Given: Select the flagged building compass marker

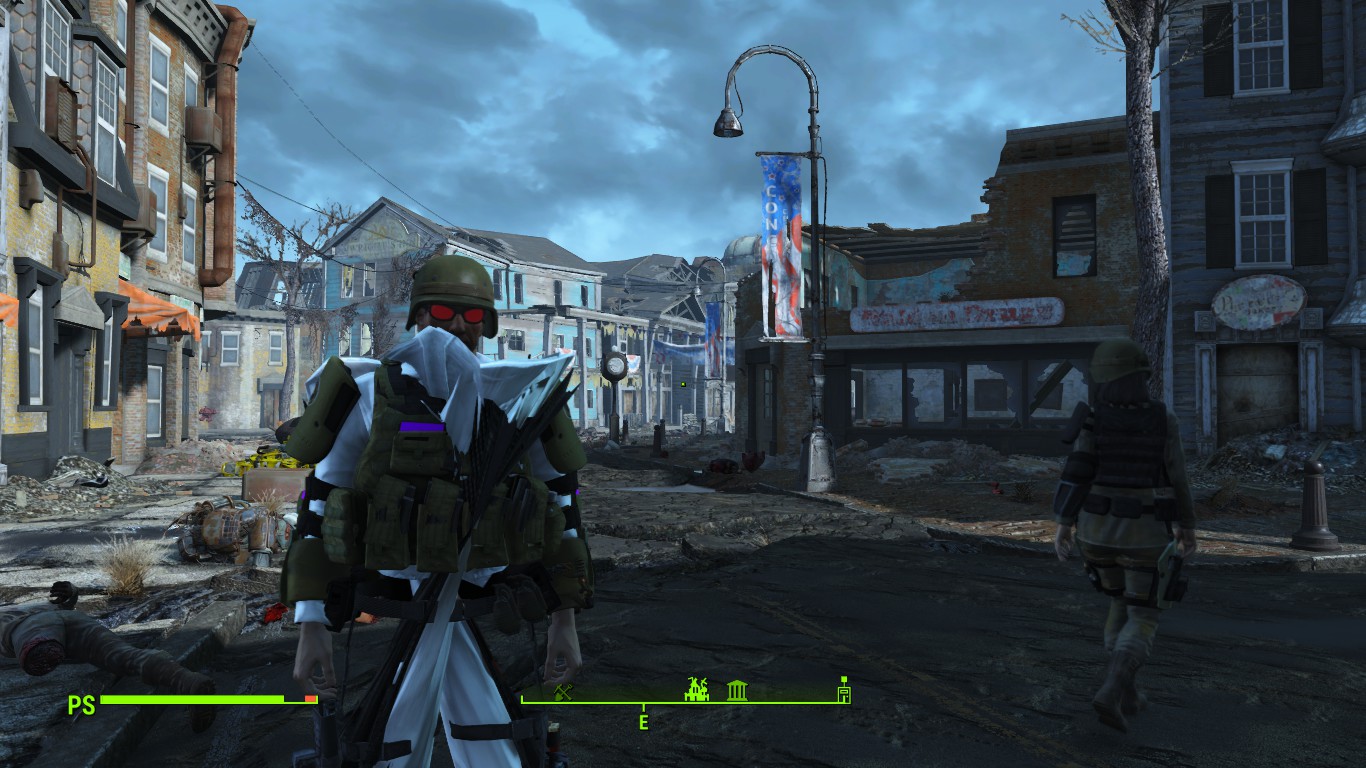Looking at the screenshot, I should coord(844,690).
